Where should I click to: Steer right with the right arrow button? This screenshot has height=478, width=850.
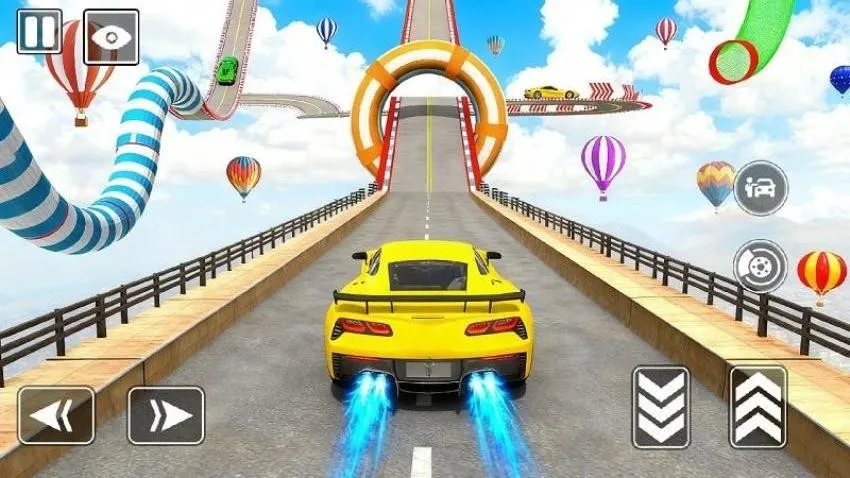166,415
